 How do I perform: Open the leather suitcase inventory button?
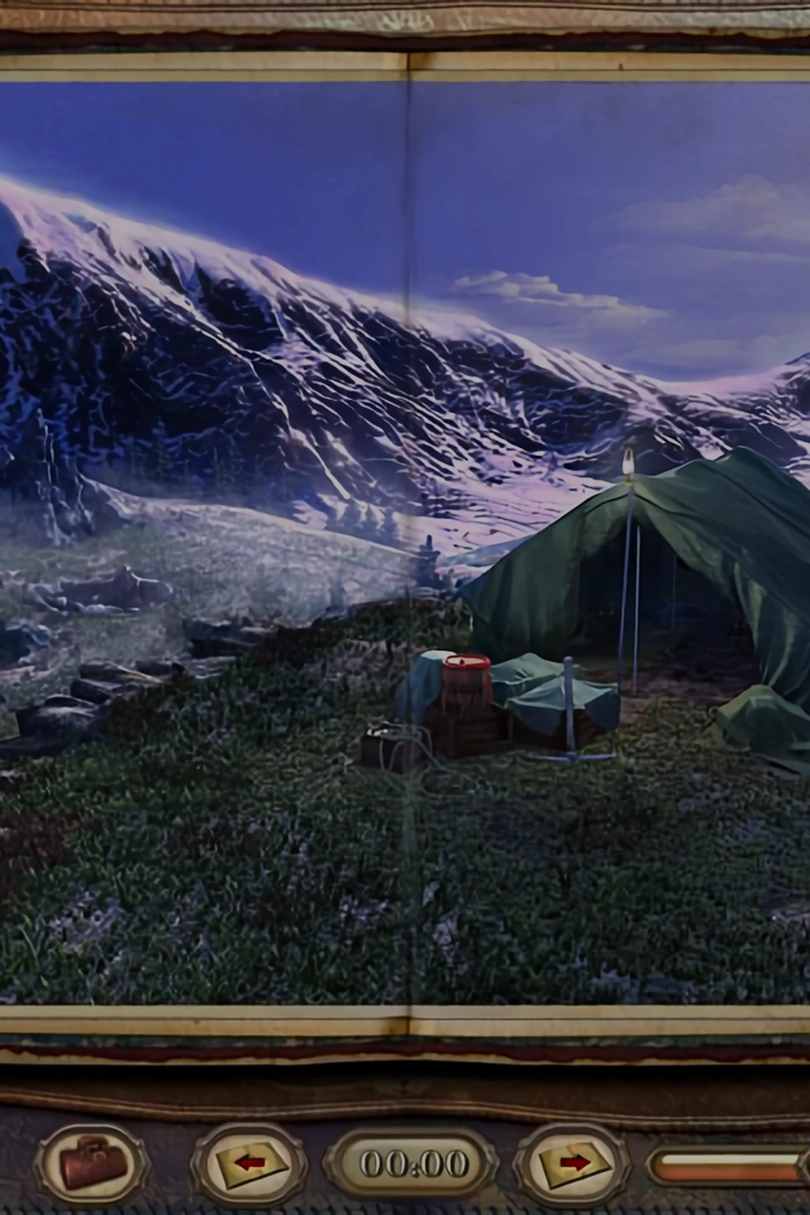(x=93, y=1163)
